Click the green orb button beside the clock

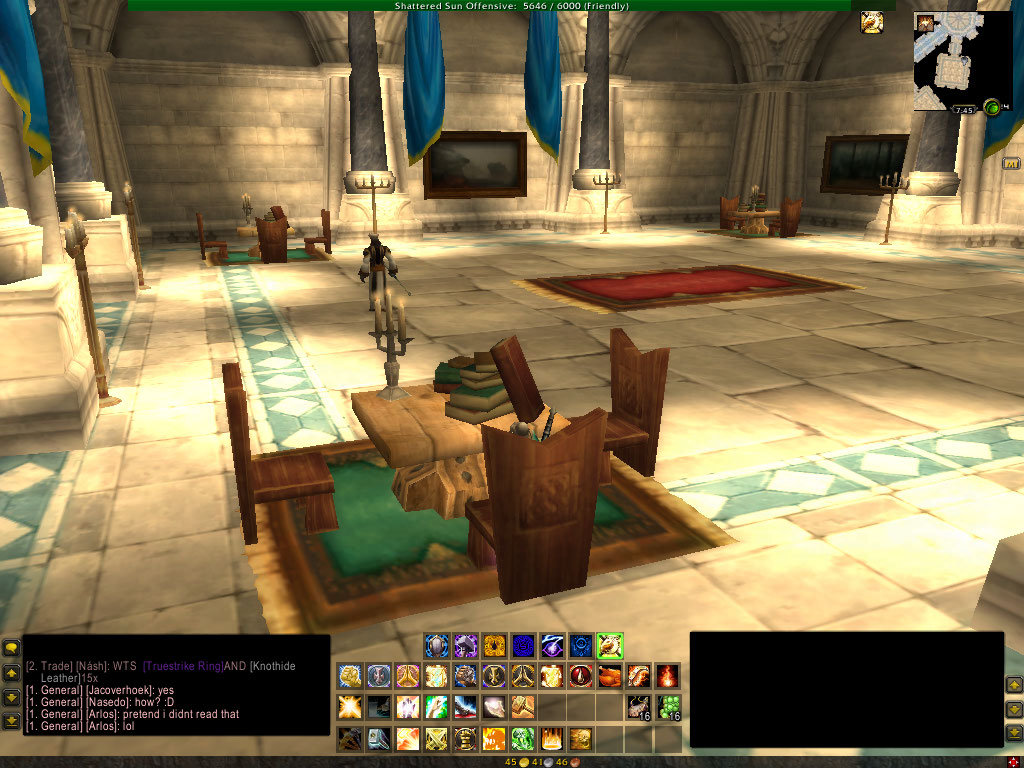point(992,107)
